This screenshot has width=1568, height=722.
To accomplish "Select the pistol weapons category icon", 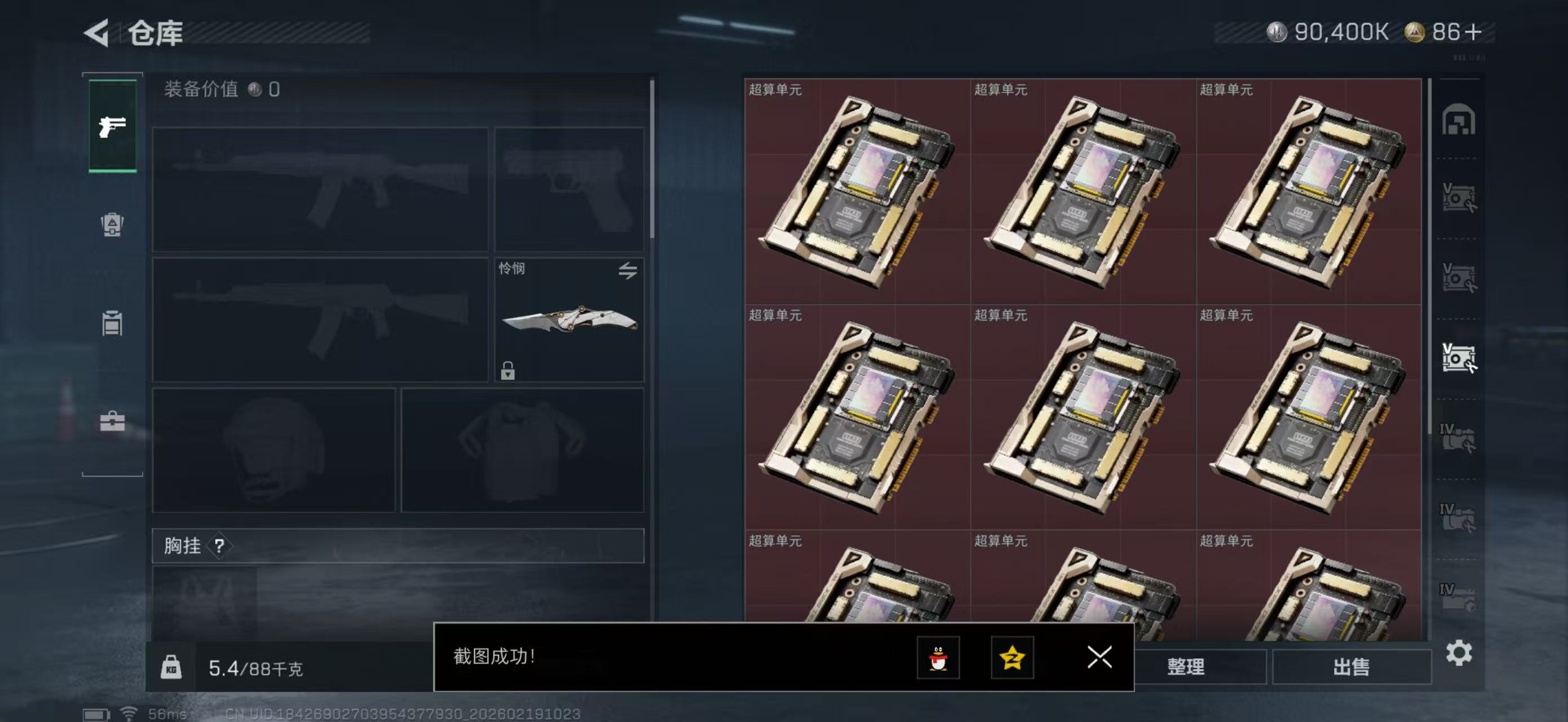I will [112, 128].
